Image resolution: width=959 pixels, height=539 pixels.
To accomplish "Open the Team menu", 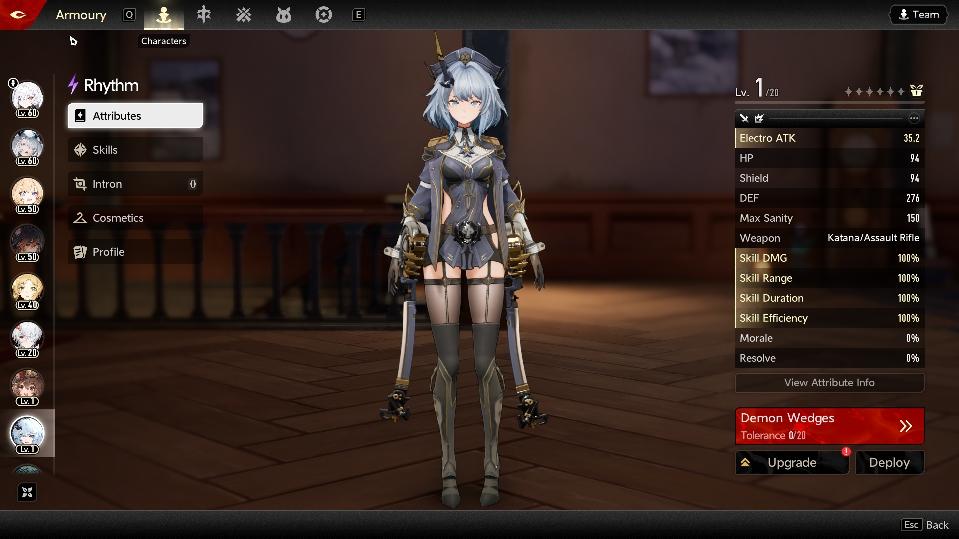I will (x=918, y=15).
